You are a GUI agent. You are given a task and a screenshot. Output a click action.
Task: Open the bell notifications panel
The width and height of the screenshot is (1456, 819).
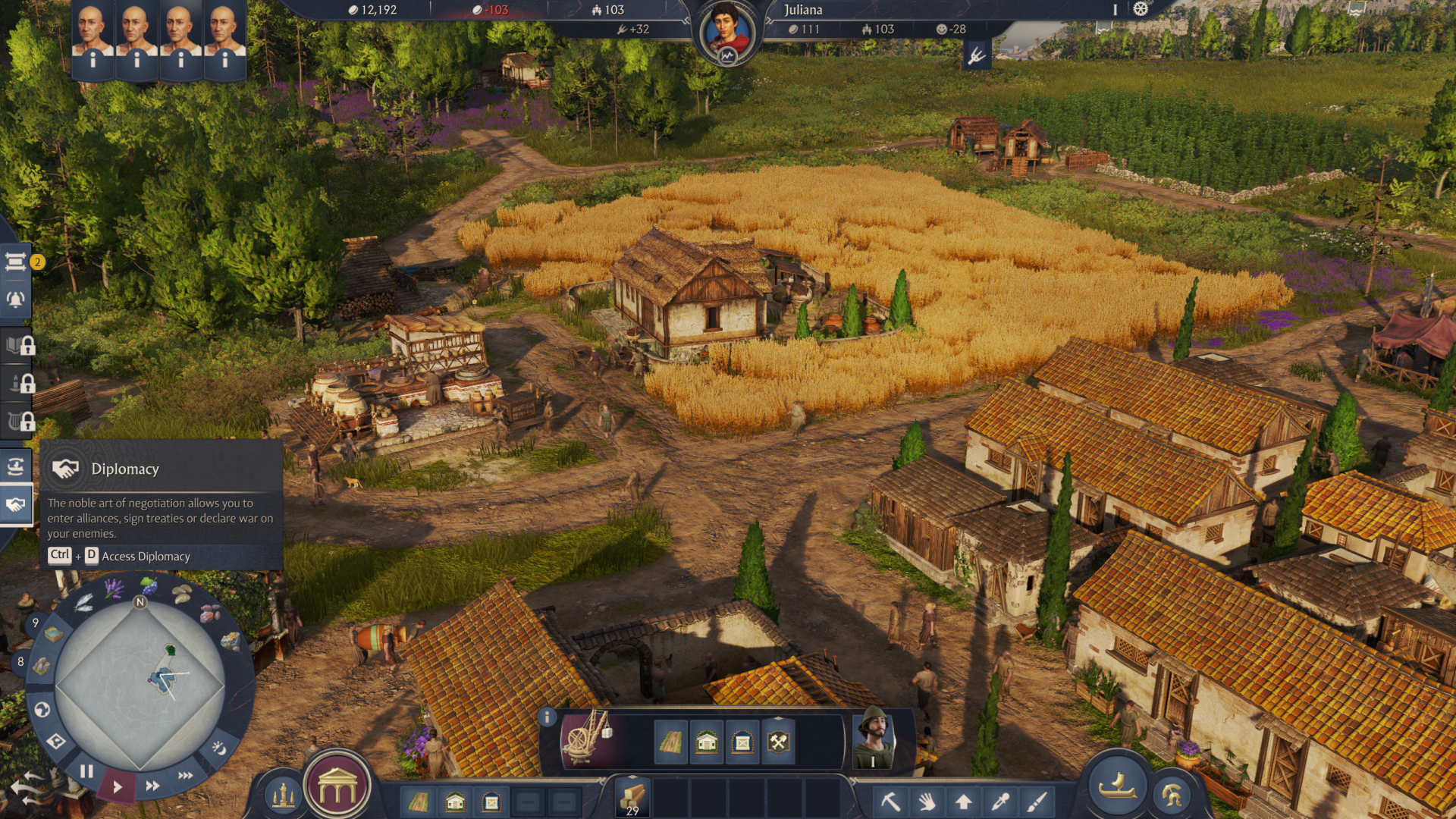tap(16, 300)
